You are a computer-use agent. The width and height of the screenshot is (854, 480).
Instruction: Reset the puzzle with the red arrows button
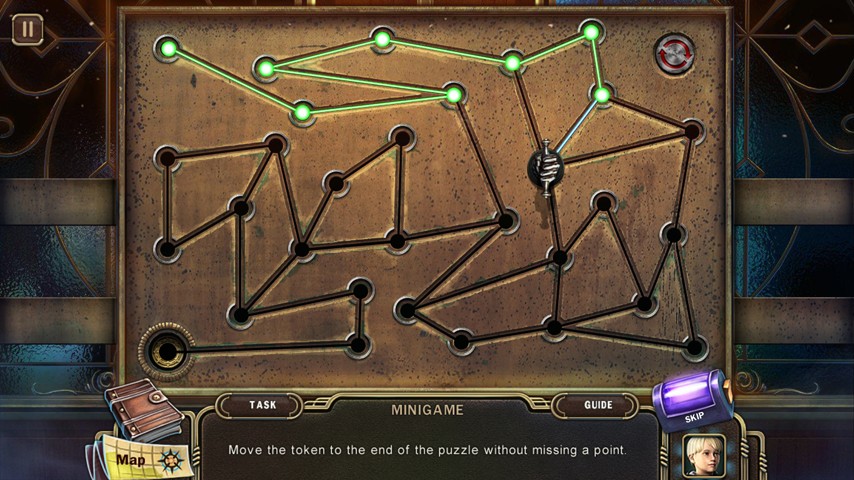[675, 54]
